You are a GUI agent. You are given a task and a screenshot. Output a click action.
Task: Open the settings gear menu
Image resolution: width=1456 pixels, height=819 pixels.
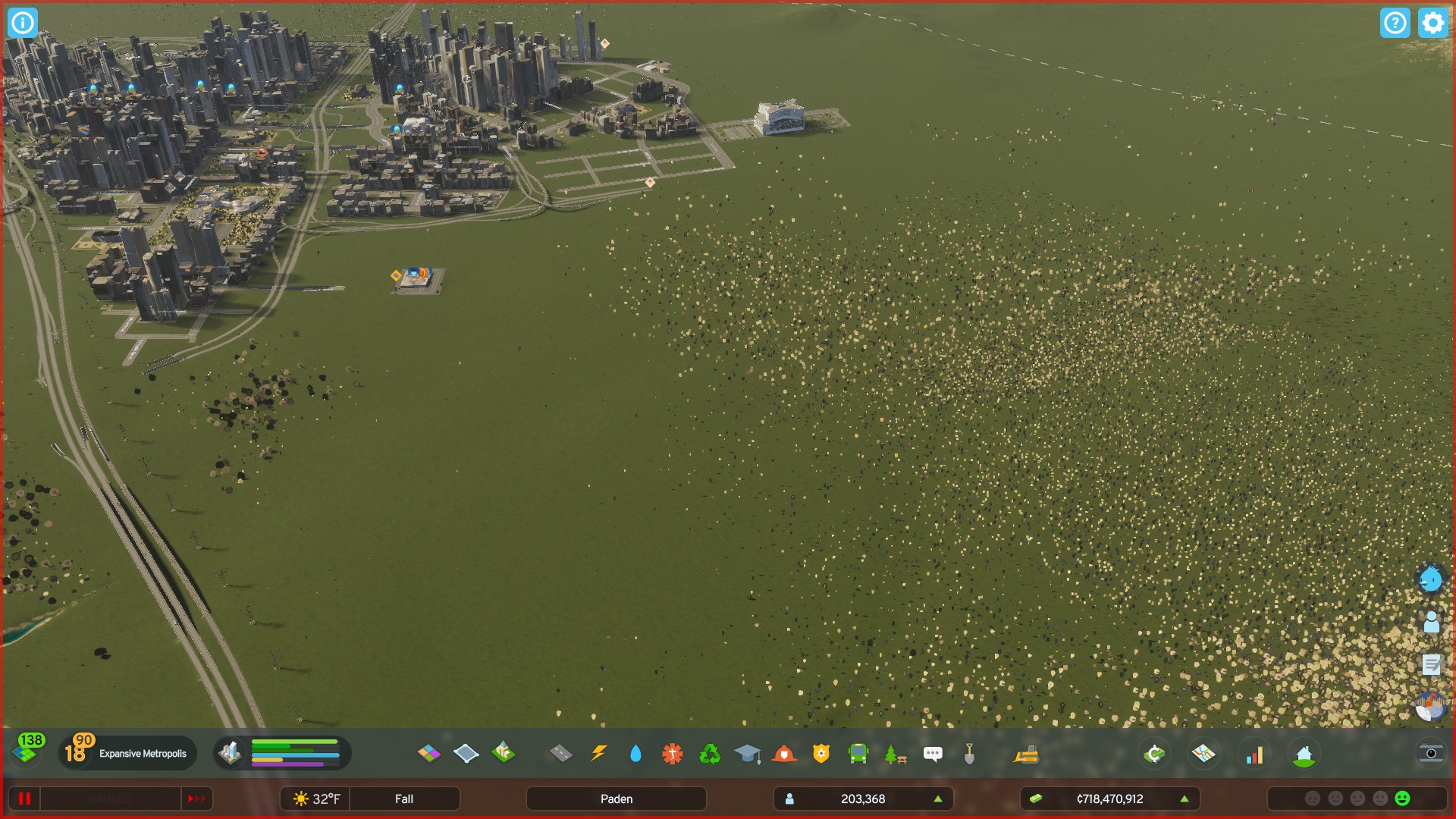point(1432,23)
